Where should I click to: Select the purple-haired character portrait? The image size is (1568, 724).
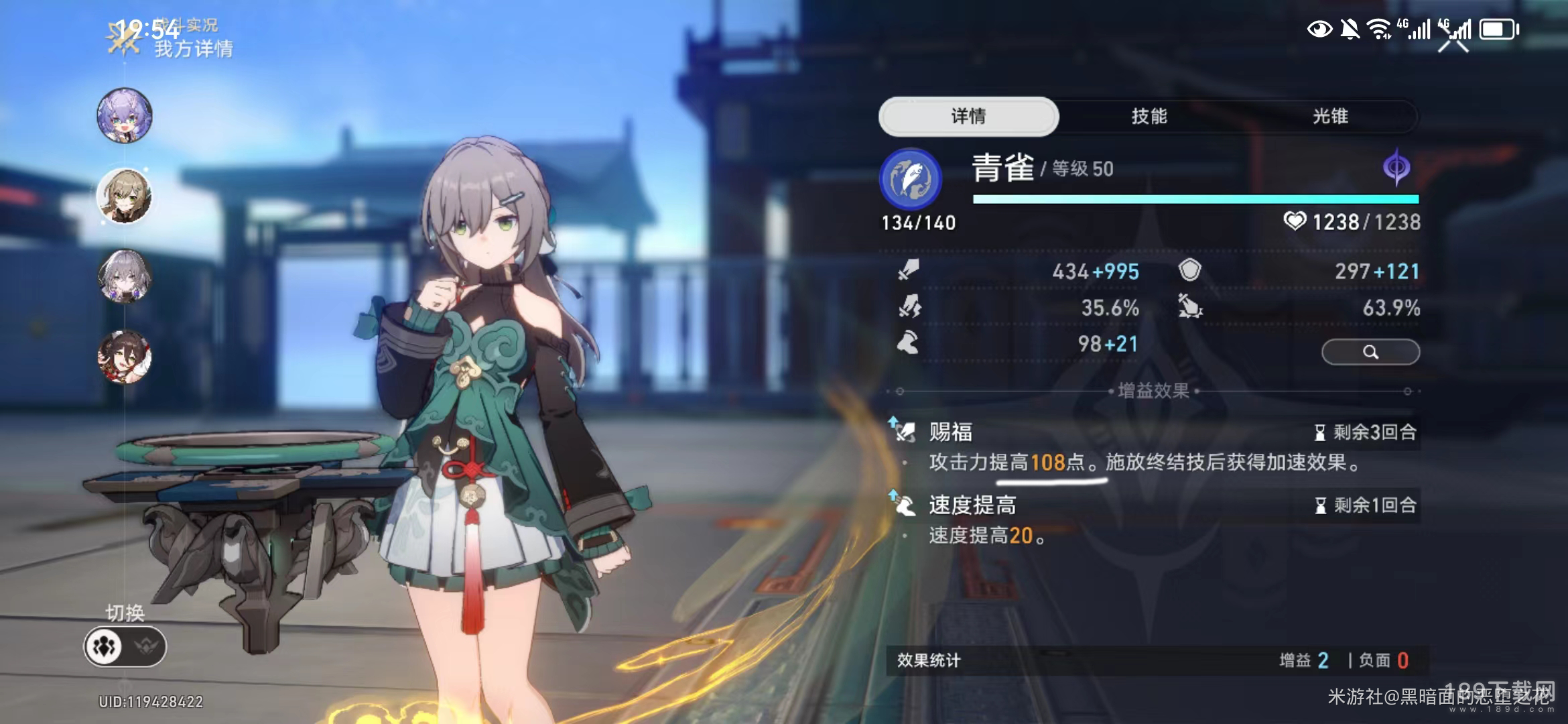[x=125, y=115]
